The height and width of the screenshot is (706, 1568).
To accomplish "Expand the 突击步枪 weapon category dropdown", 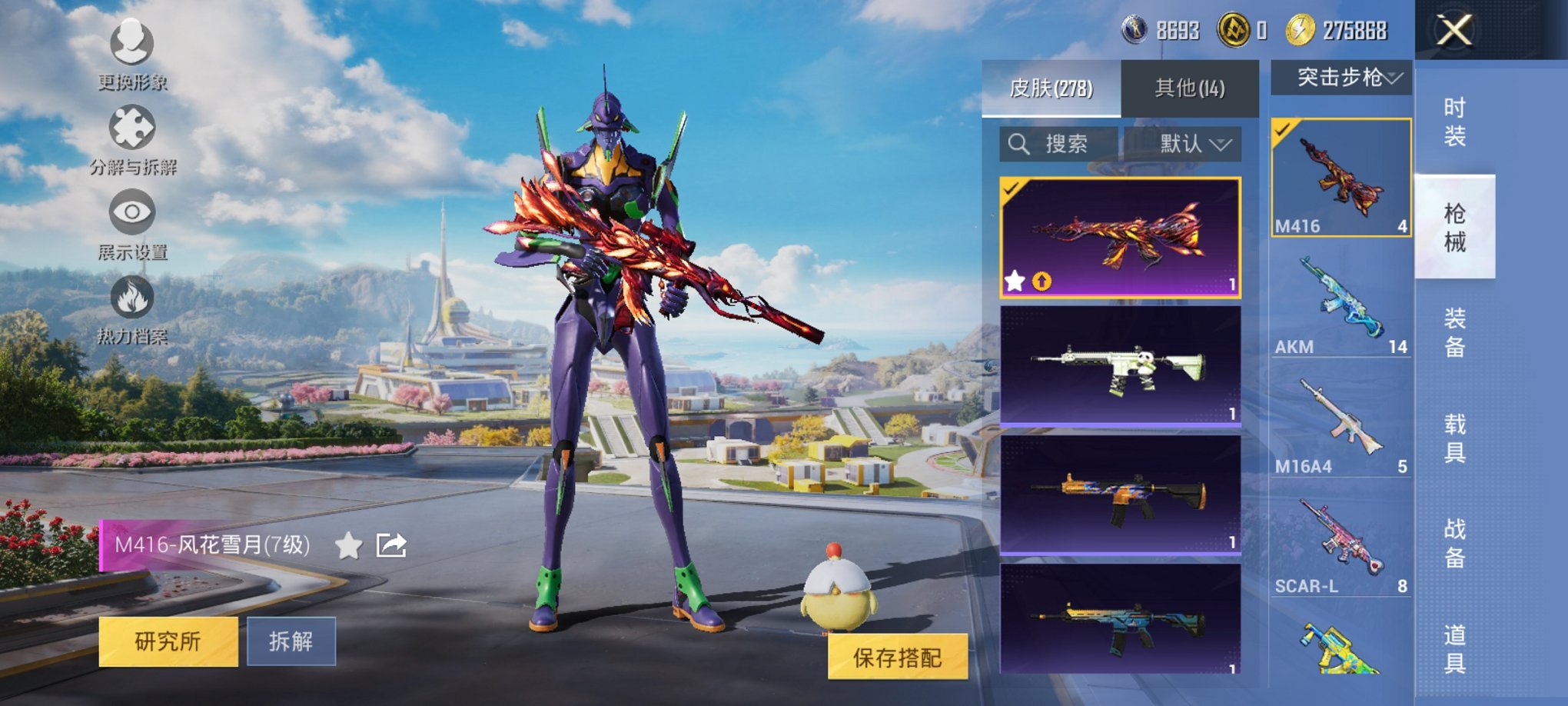I will coord(1342,77).
